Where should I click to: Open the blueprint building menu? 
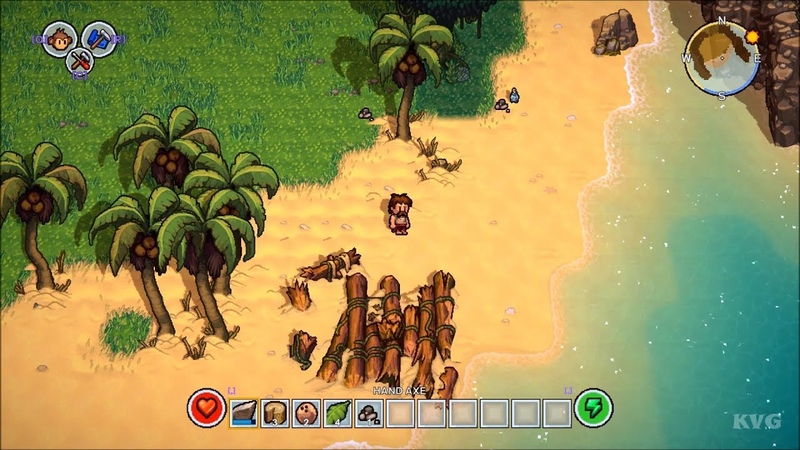coord(98,39)
